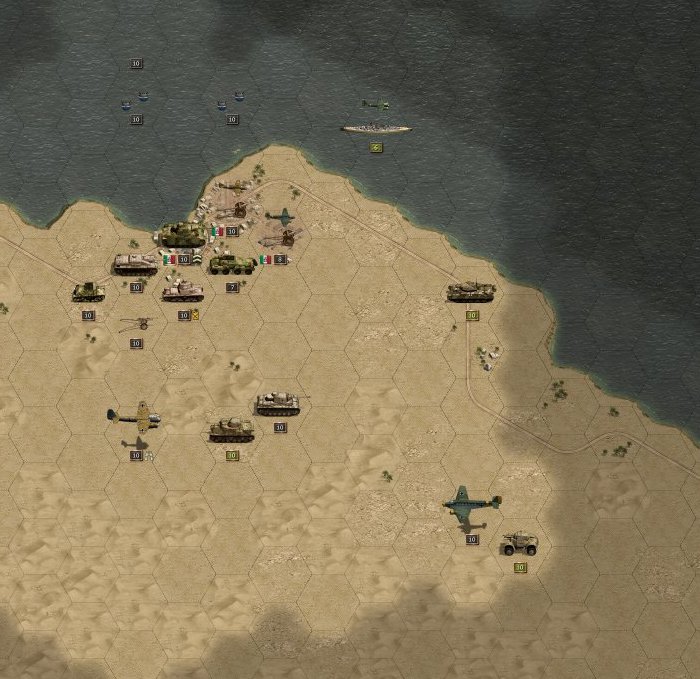Image resolution: width=700 pixels, height=679 pixels.
Task: Select the lone tank on the eastern coast road
Action: pyautogui.click(x=471, y=291)
